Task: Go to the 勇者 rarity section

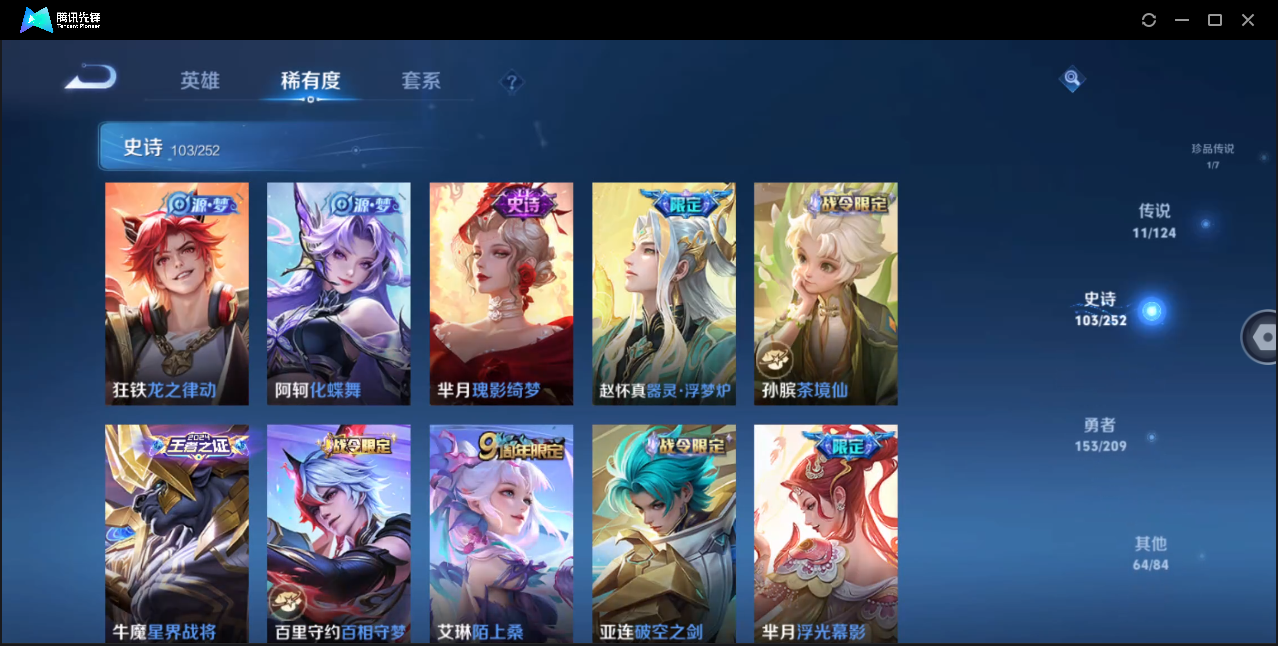Action: (1100, 434)
